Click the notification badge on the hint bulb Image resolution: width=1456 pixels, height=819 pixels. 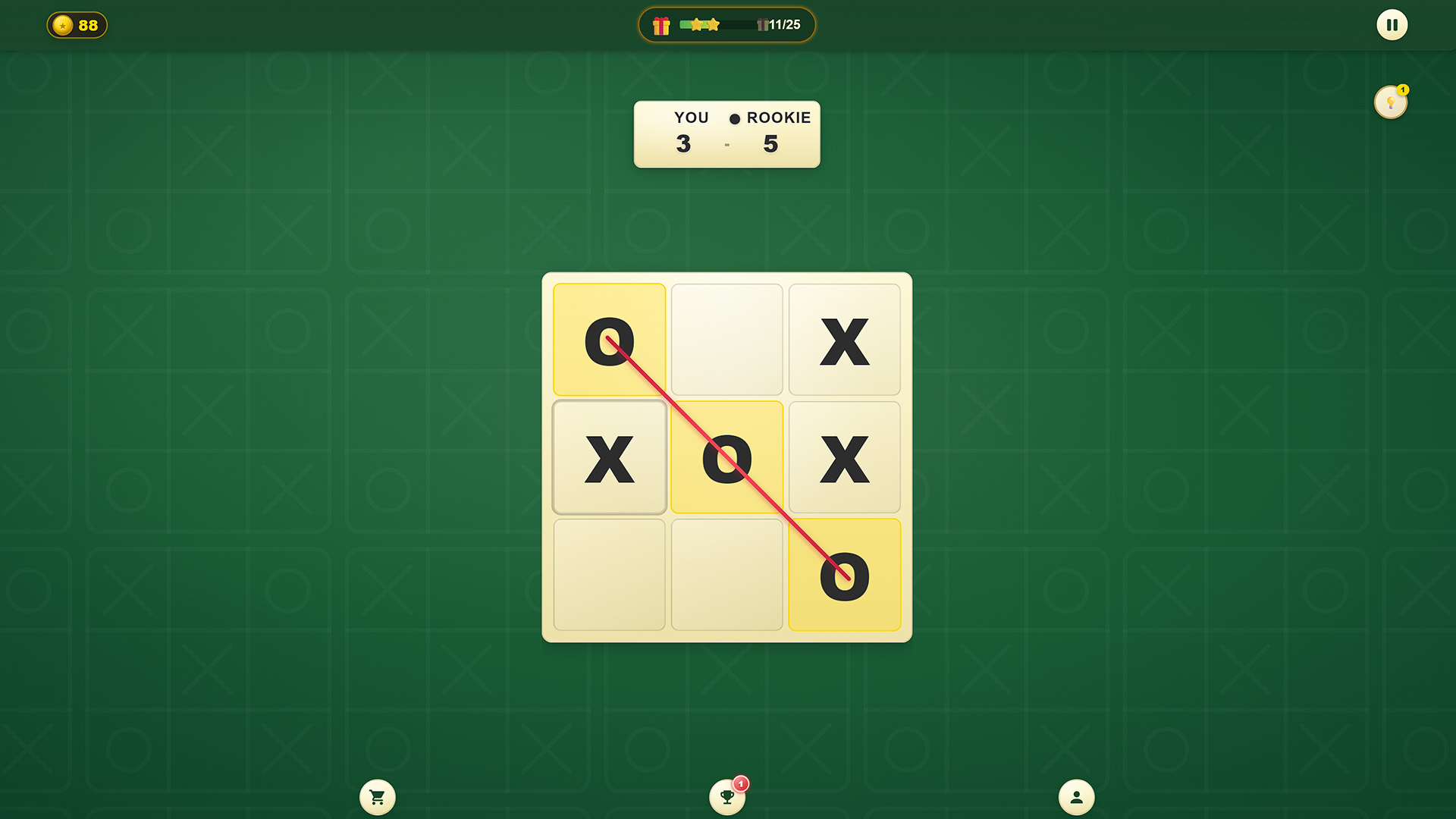click(x=1404, y=89)
